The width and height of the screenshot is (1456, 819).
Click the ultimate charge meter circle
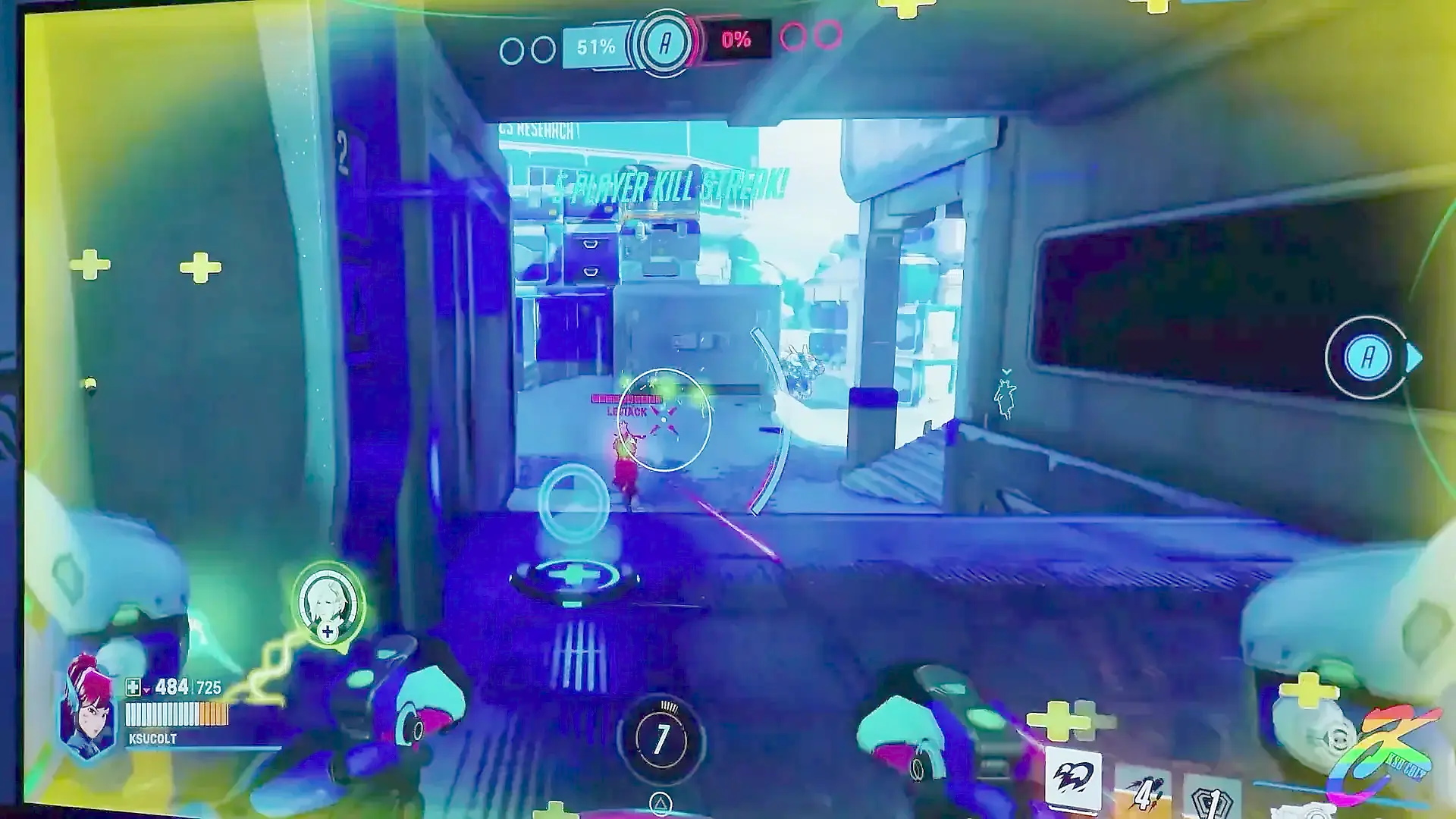click(x=661, y=737)
